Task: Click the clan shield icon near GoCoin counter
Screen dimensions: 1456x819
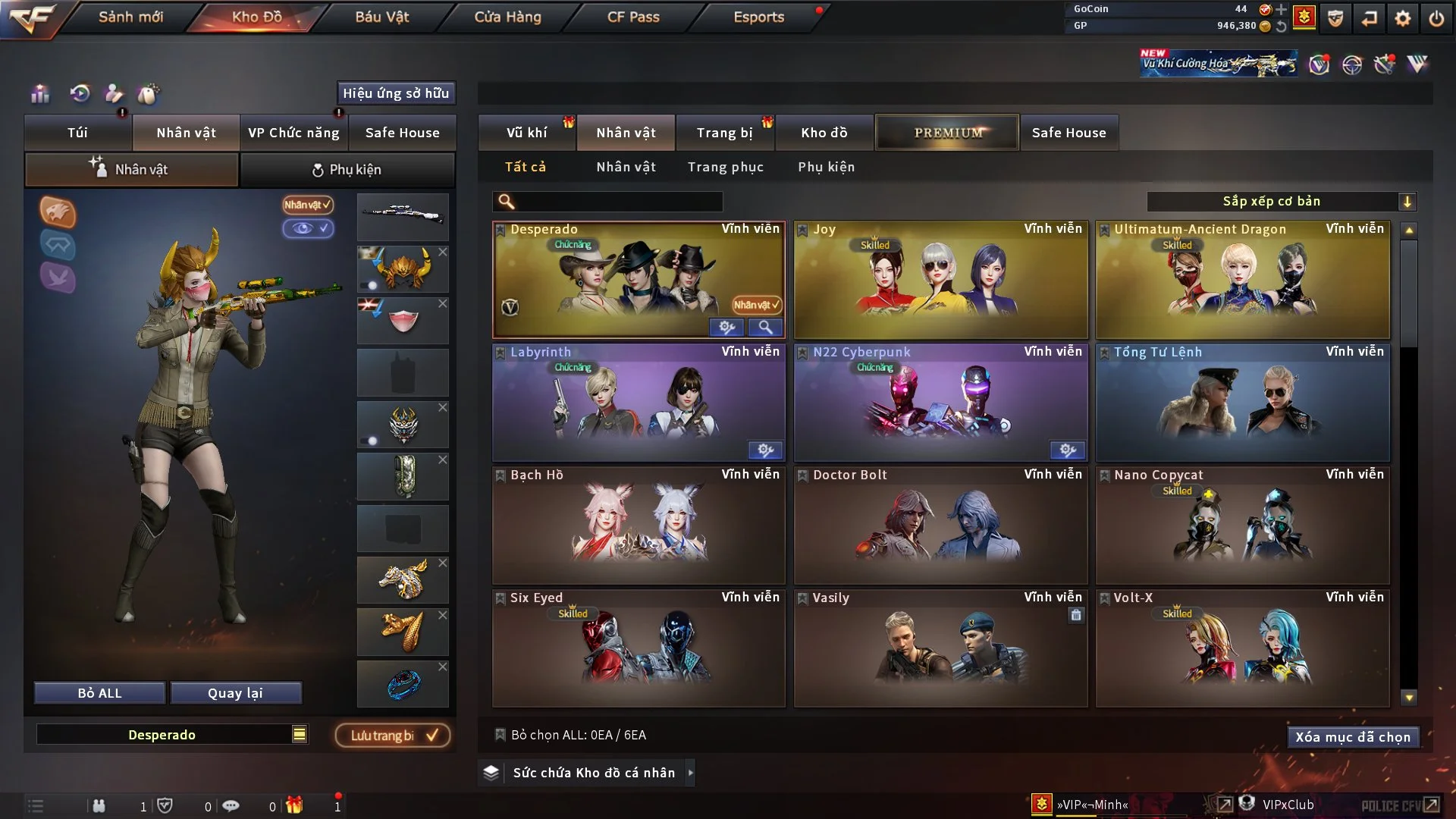Action: click(1335, 18)
